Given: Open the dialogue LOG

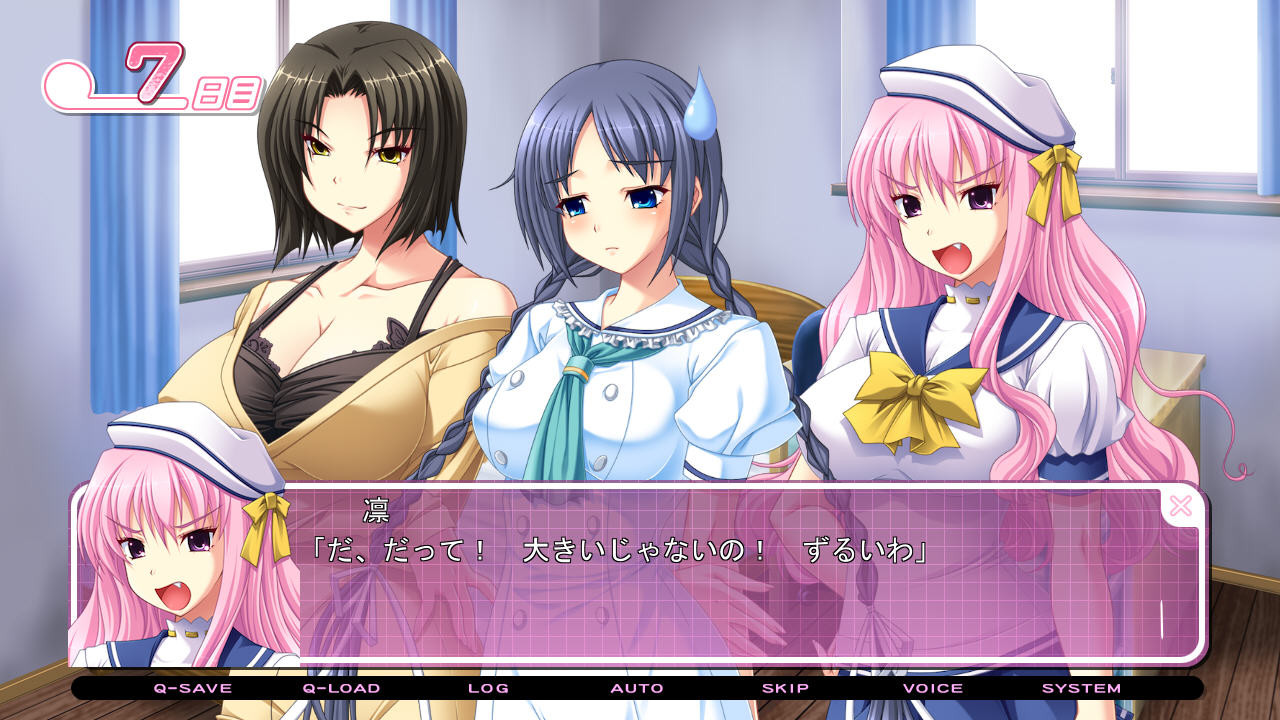Looking at the screenshot, I should 488,688.
